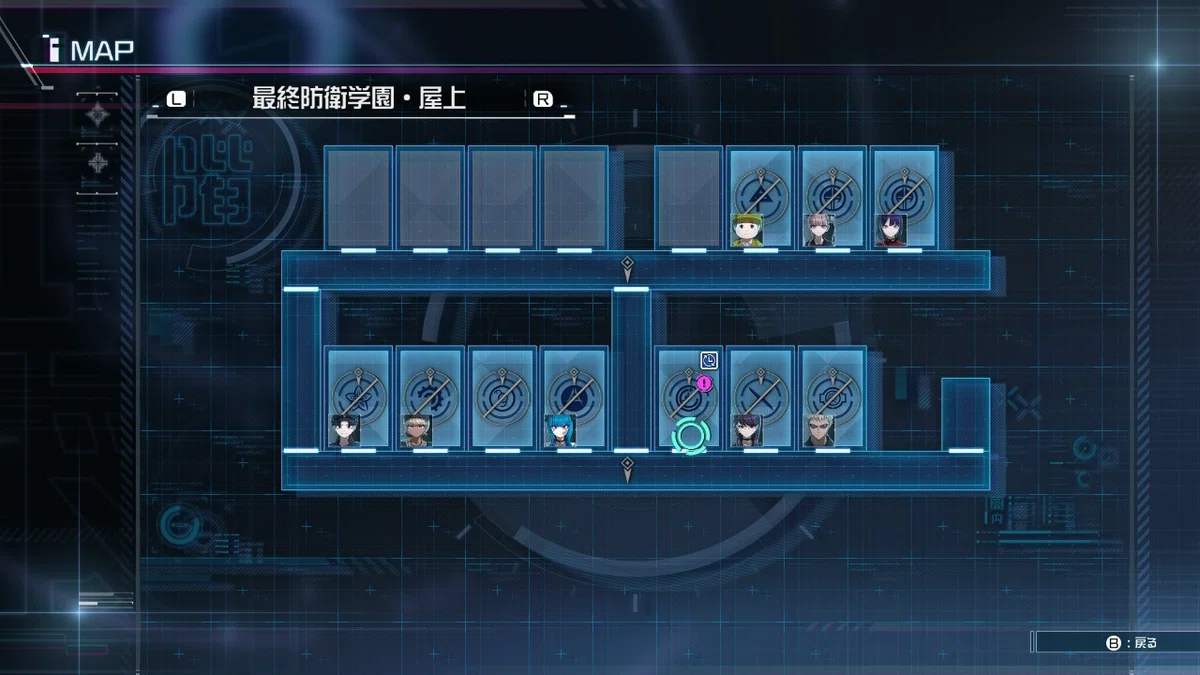
Task: Click the upper corridor's down-arrow marker
Action: (627, 268)
